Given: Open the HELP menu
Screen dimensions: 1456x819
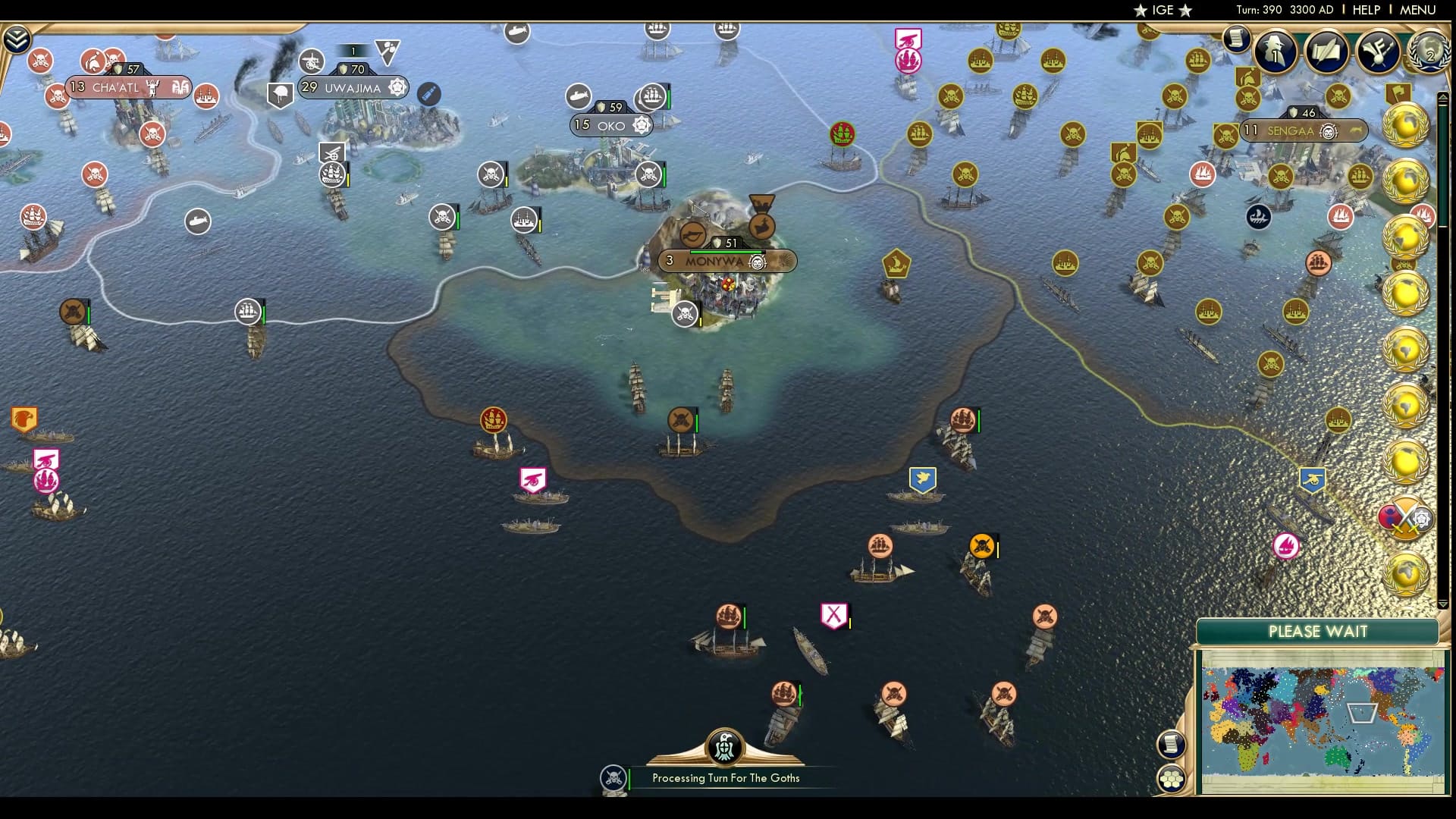Looking at the screenshot, I should point(1365,10).
